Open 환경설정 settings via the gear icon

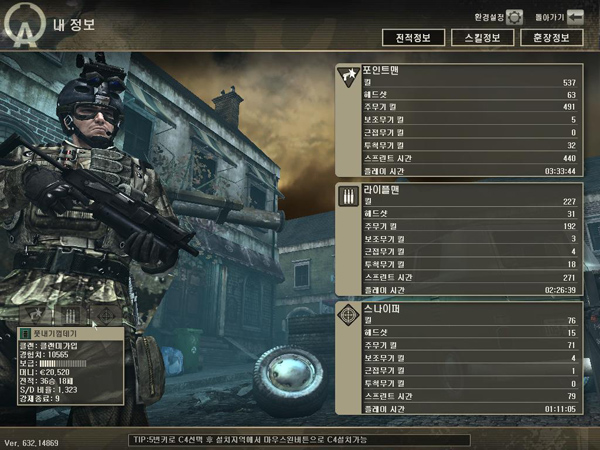pyautogui.click(x=514, y=17)
